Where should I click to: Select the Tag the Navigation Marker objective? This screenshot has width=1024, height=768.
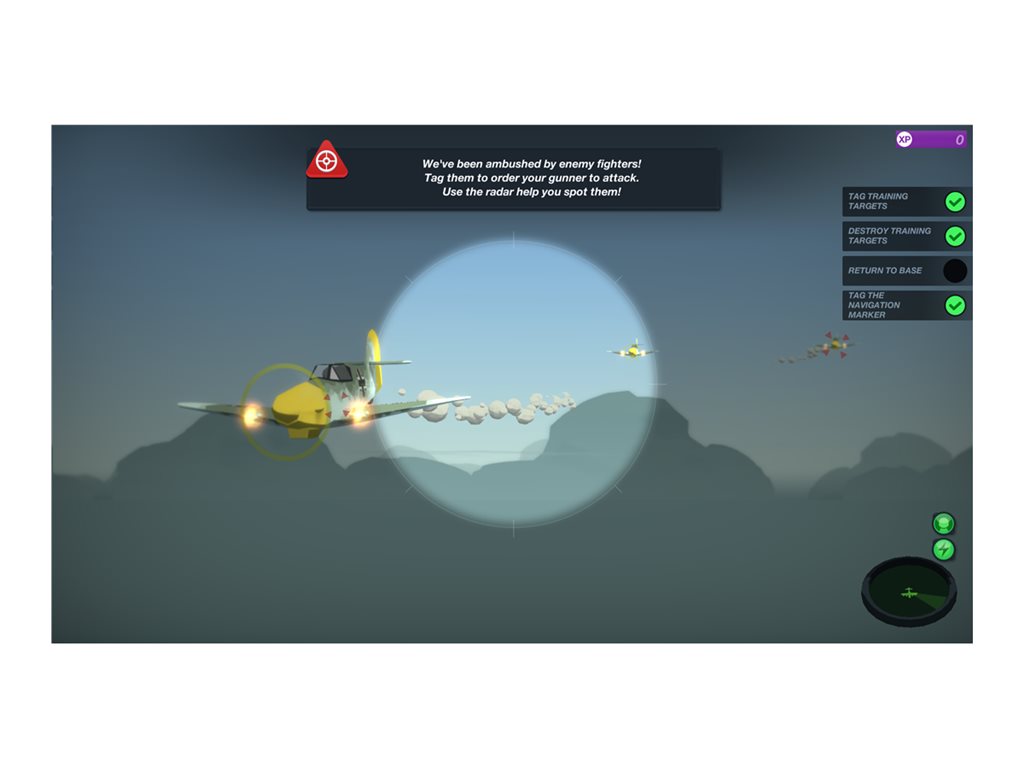pyautogui.click(x=906, y=305)
